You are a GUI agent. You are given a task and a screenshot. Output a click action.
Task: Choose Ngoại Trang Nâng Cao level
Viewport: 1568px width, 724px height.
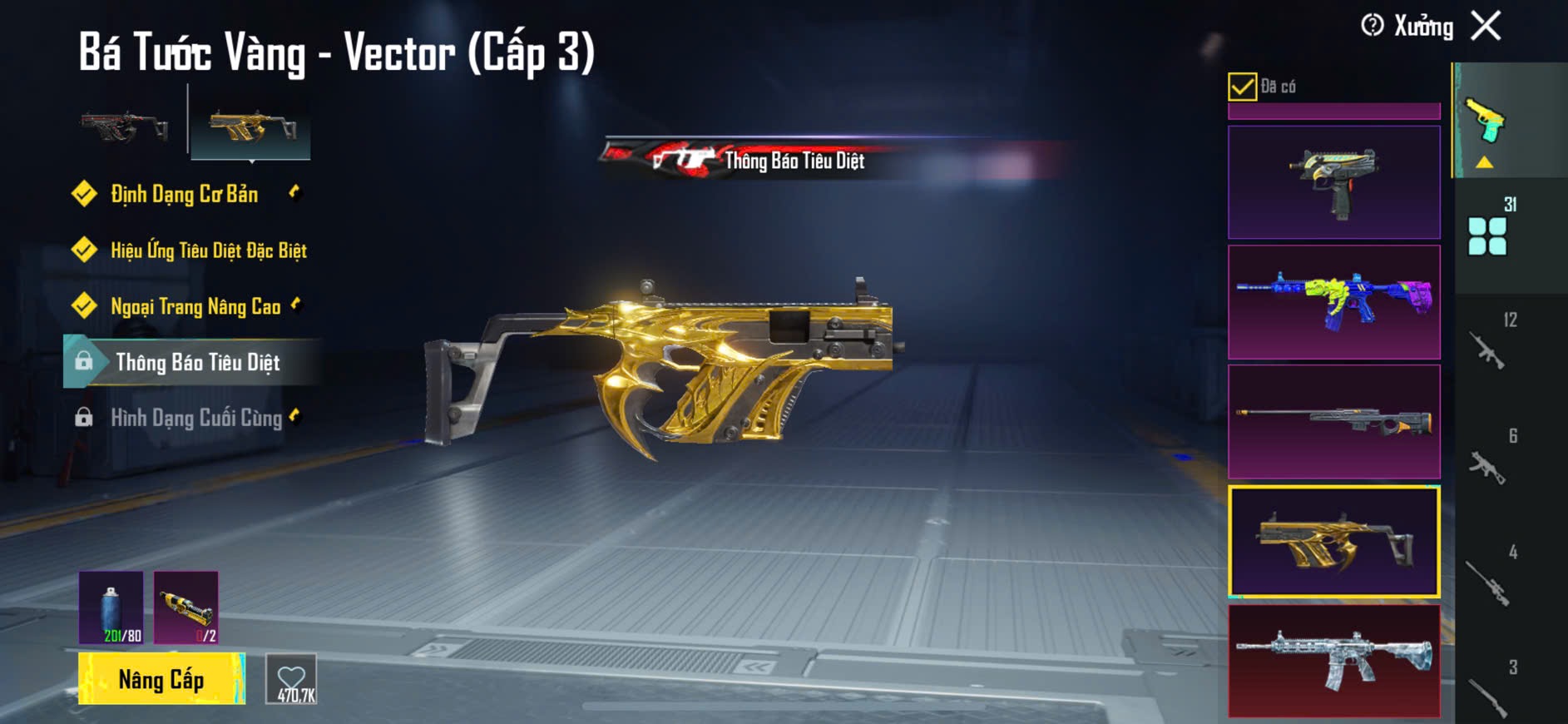tap(195, 307)
